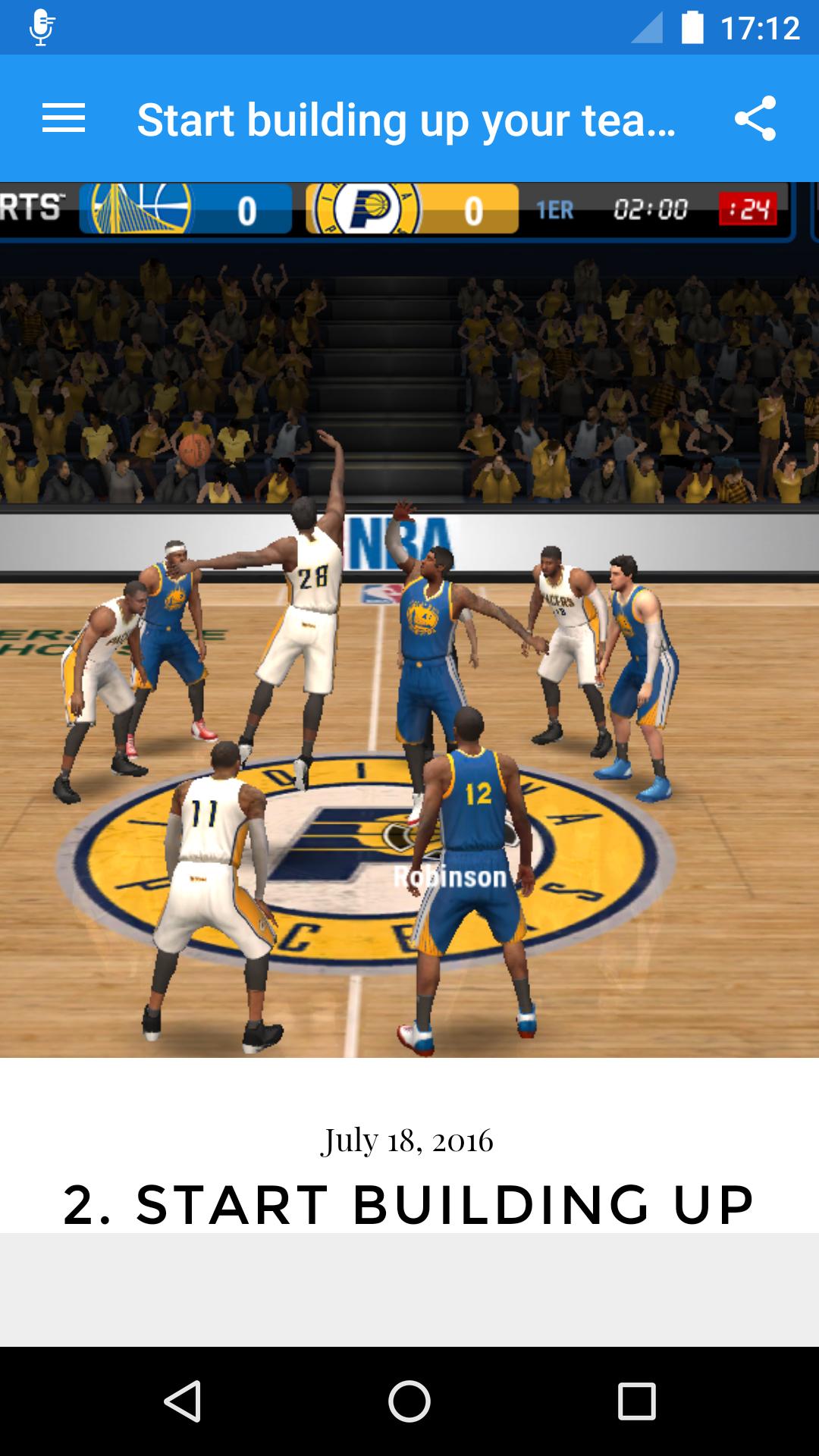This screenshot has height=1456, width=819.
Task: Go back with the Android back button
Action: click(182, 1401)
